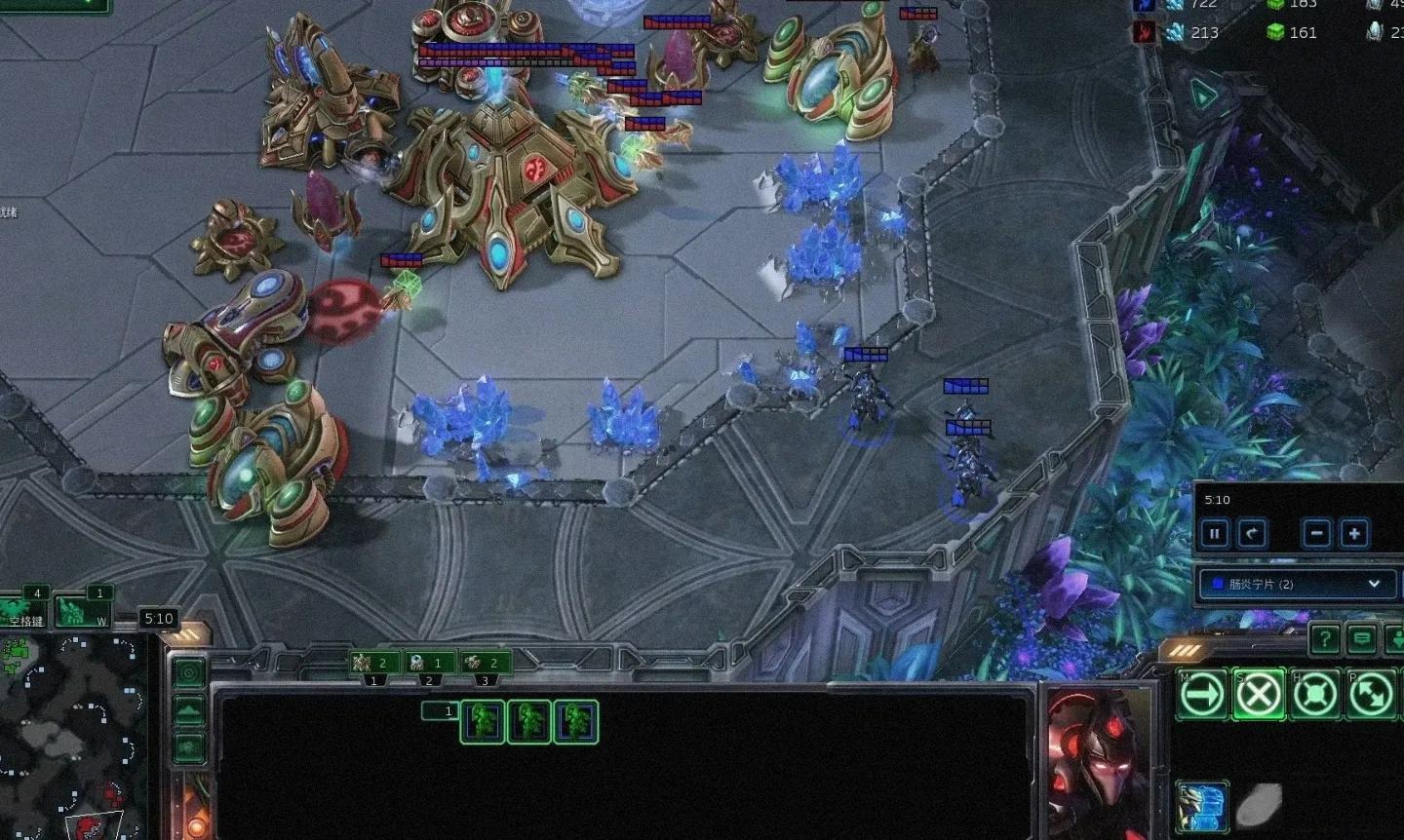Select the Stop command icon
The height and width of the screenshot is (840, 1404).
[x=1259, y=695]
